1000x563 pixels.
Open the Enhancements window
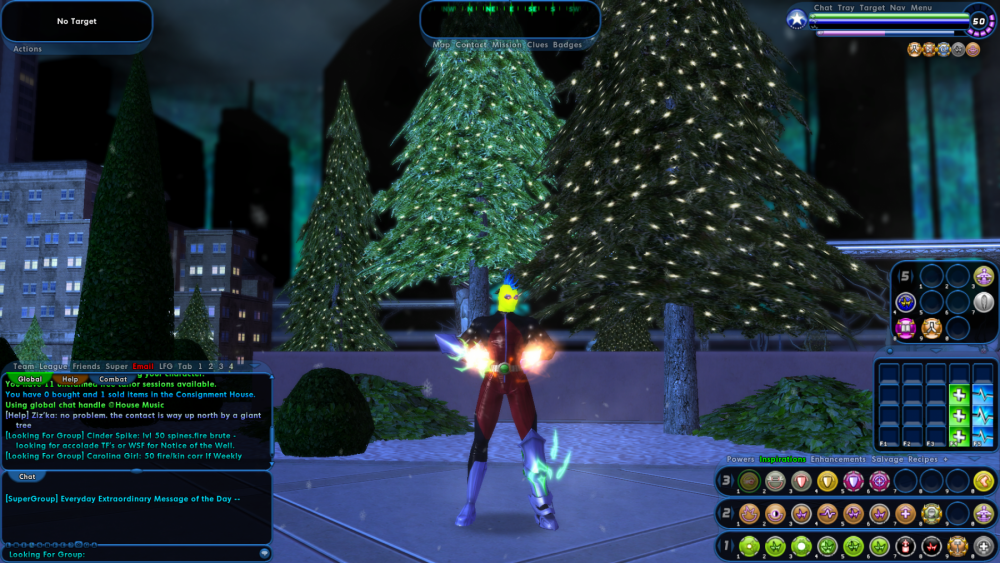(x=838, y=459)
